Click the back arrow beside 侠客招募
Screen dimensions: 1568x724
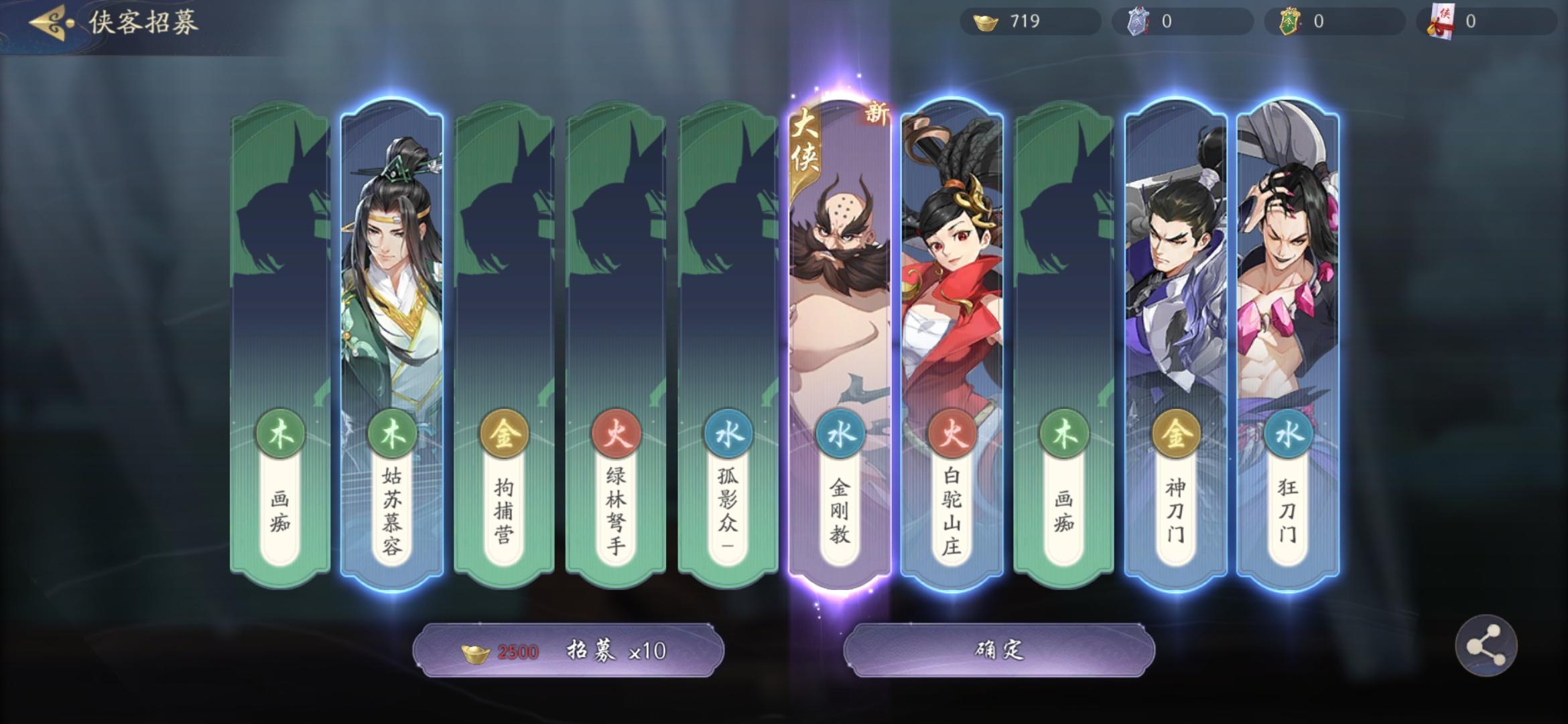47,21
